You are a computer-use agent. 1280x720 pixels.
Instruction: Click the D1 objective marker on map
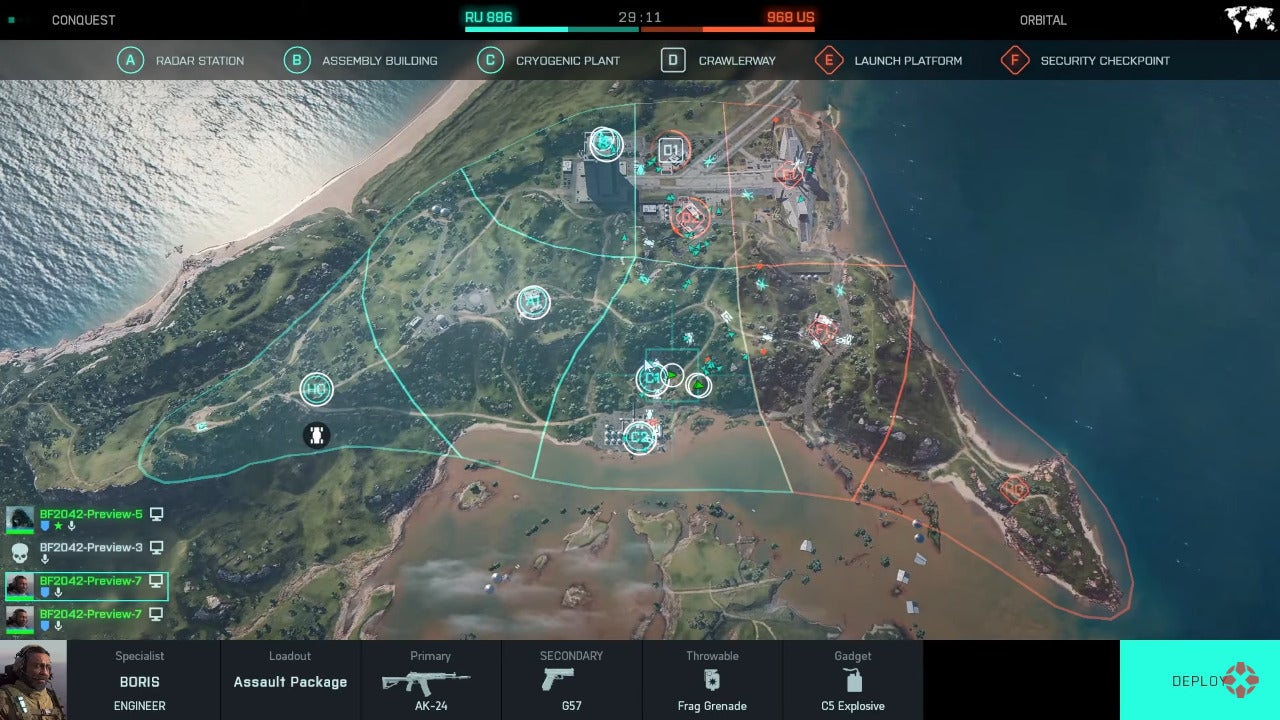pos(671,152)
